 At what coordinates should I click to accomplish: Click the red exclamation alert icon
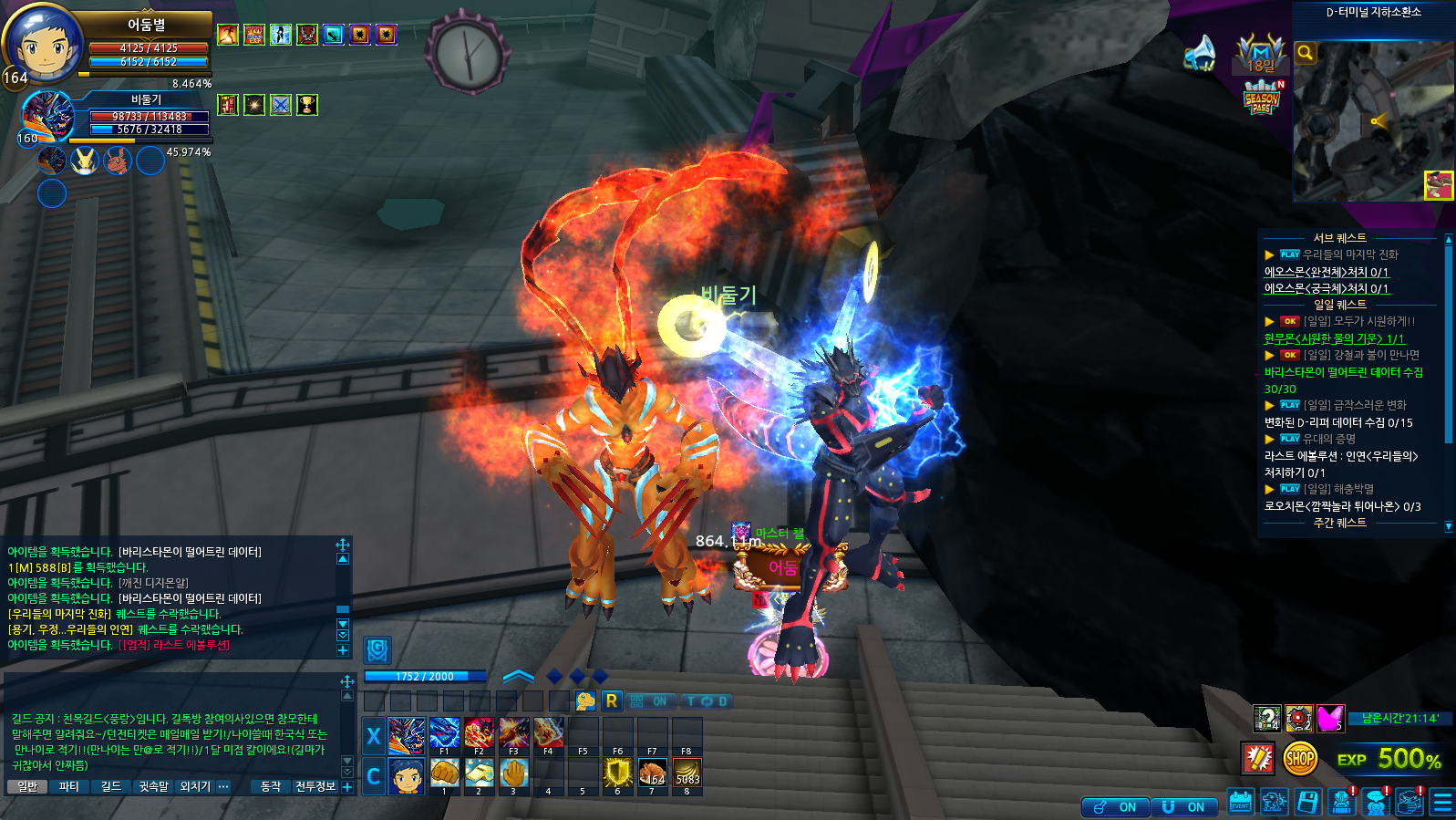[1258, 758]
